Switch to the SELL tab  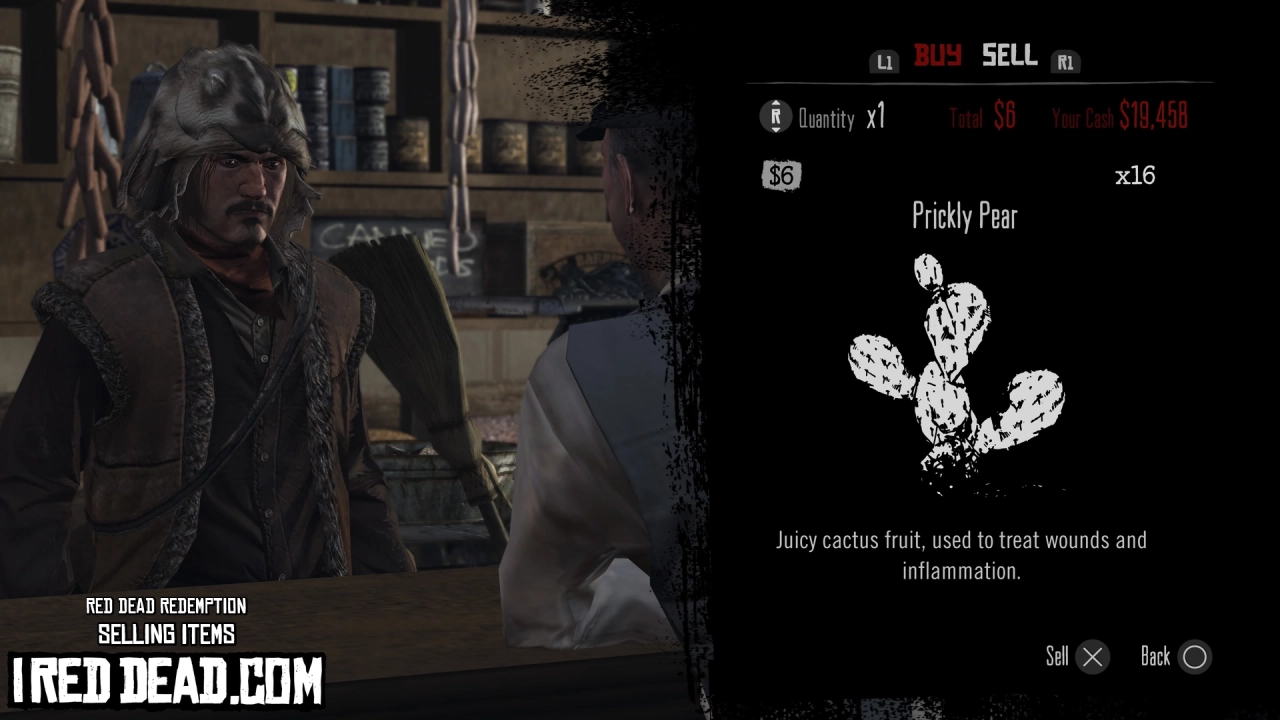(1008, 57)
